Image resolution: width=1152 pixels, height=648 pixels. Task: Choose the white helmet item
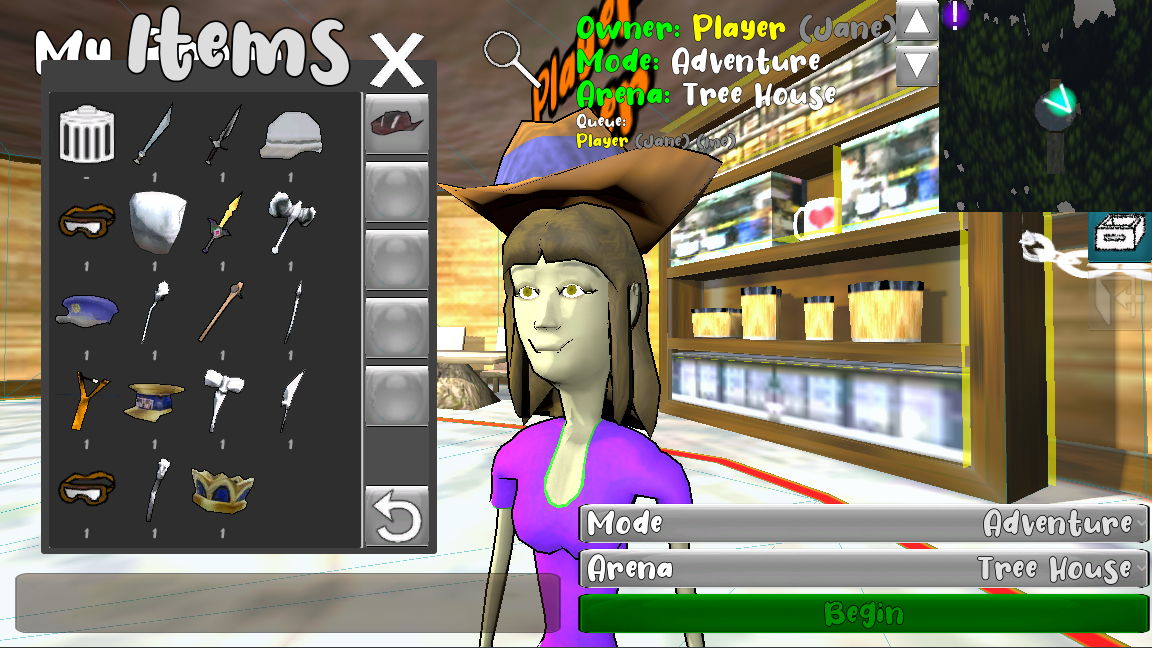click(290, 135)
